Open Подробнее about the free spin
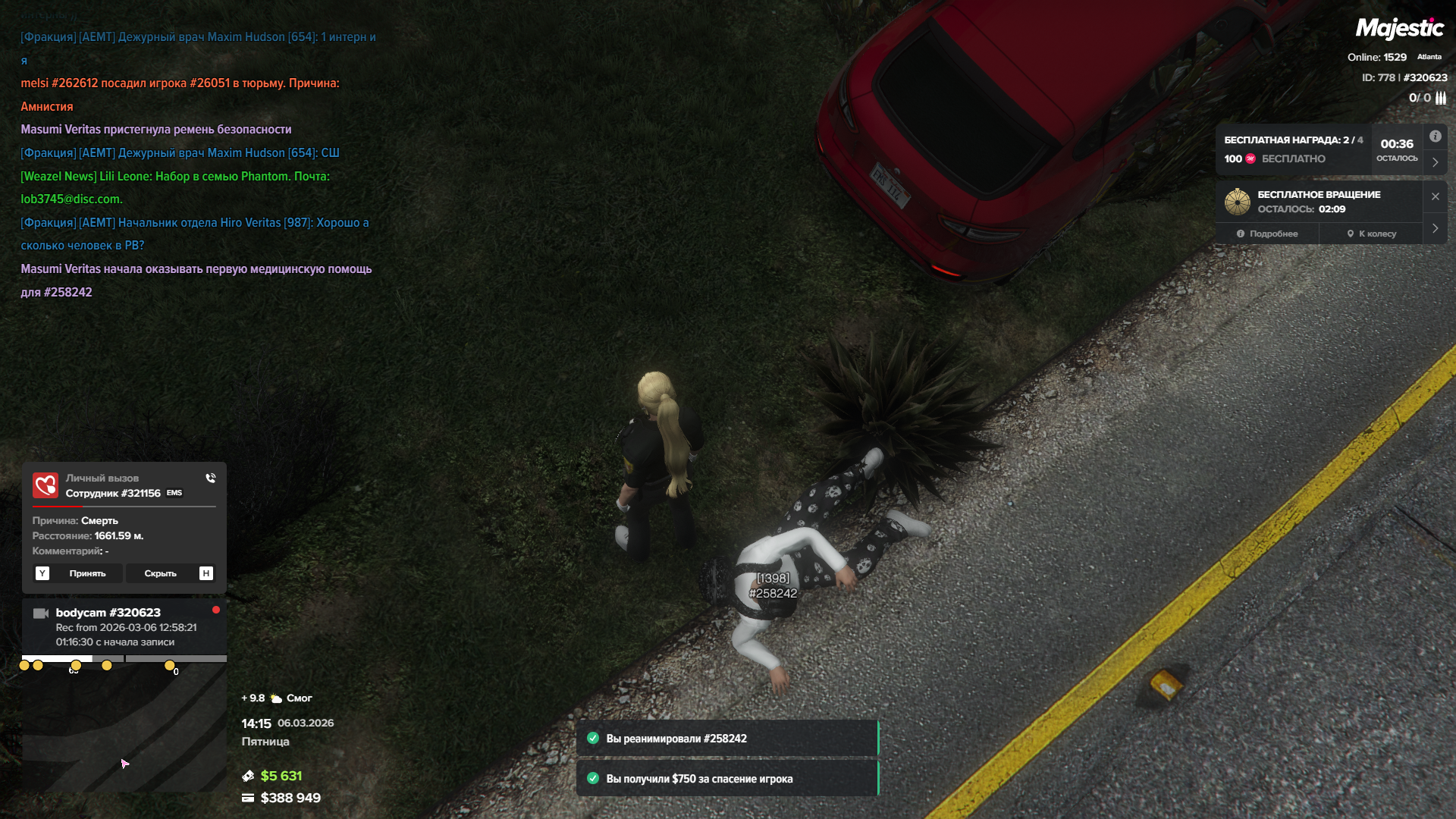This screenshot has height=819, width=1456. click(1267, 234)
